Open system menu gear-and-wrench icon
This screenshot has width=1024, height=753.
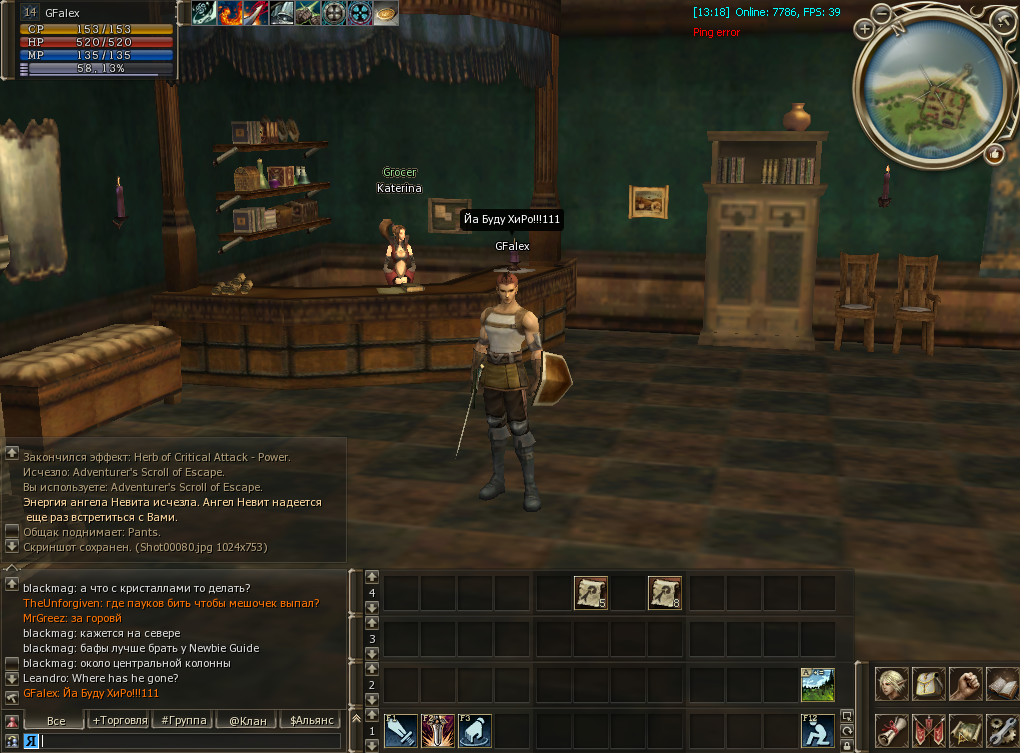pos(1001,730)
